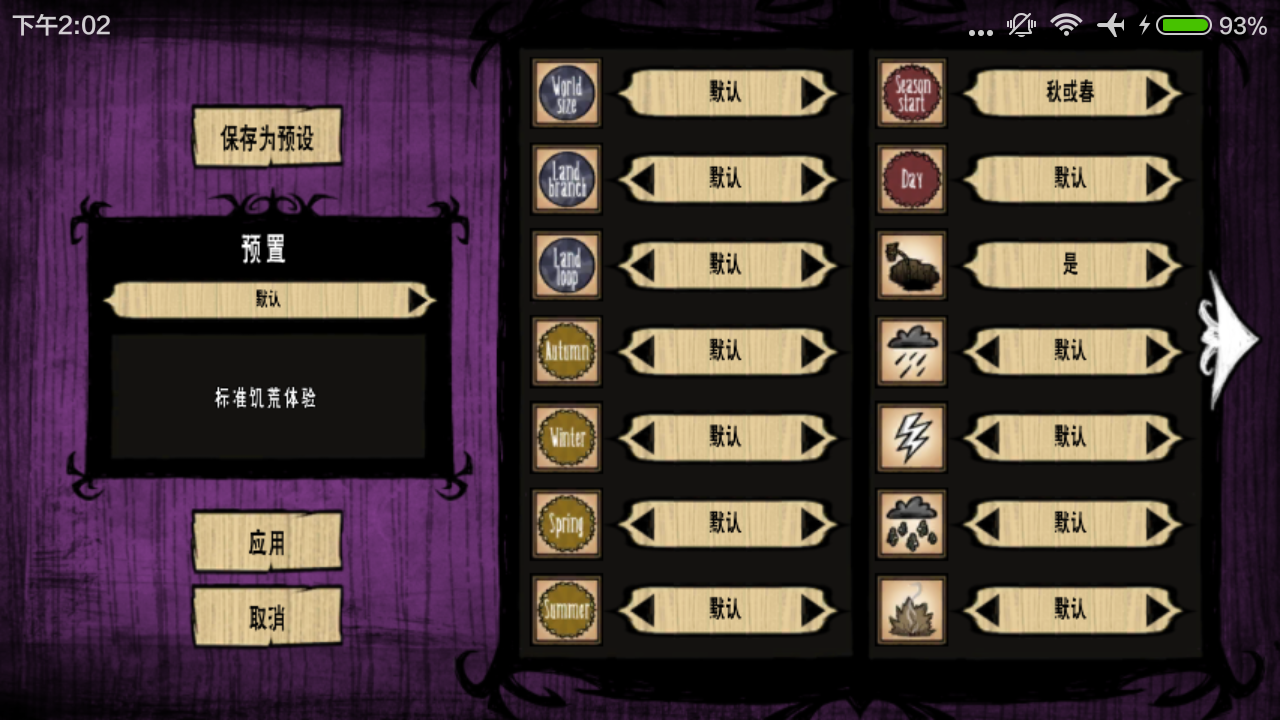Select the Spring season icon
This screenshot has height=720, width=1280.
point(566,523)
